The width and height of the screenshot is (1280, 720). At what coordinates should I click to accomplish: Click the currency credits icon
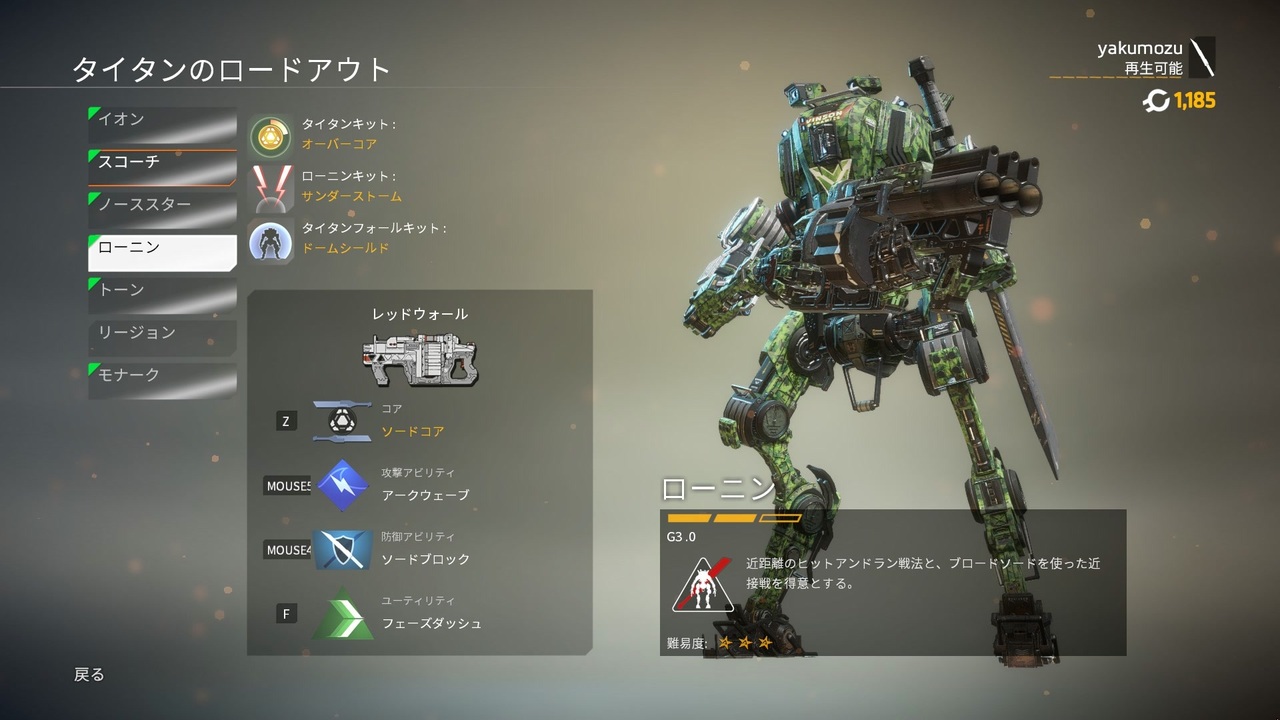1158,101
